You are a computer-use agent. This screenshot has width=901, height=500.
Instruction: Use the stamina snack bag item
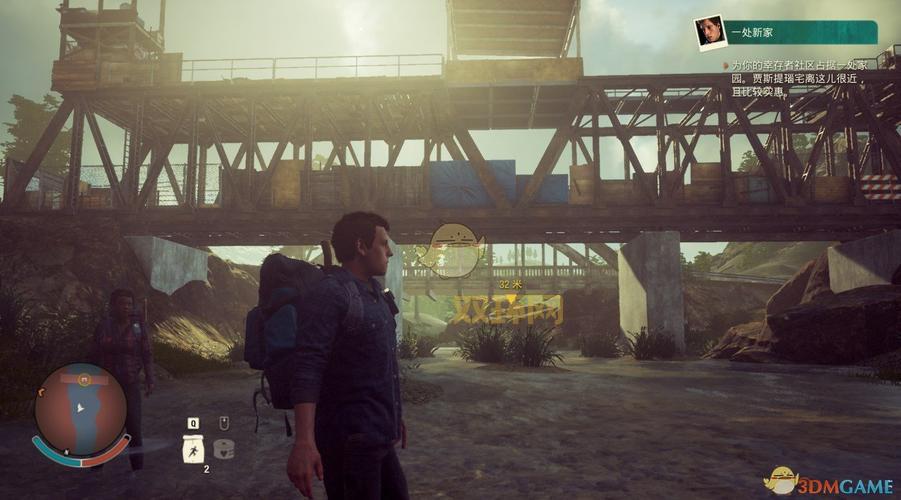click(193, 449)
